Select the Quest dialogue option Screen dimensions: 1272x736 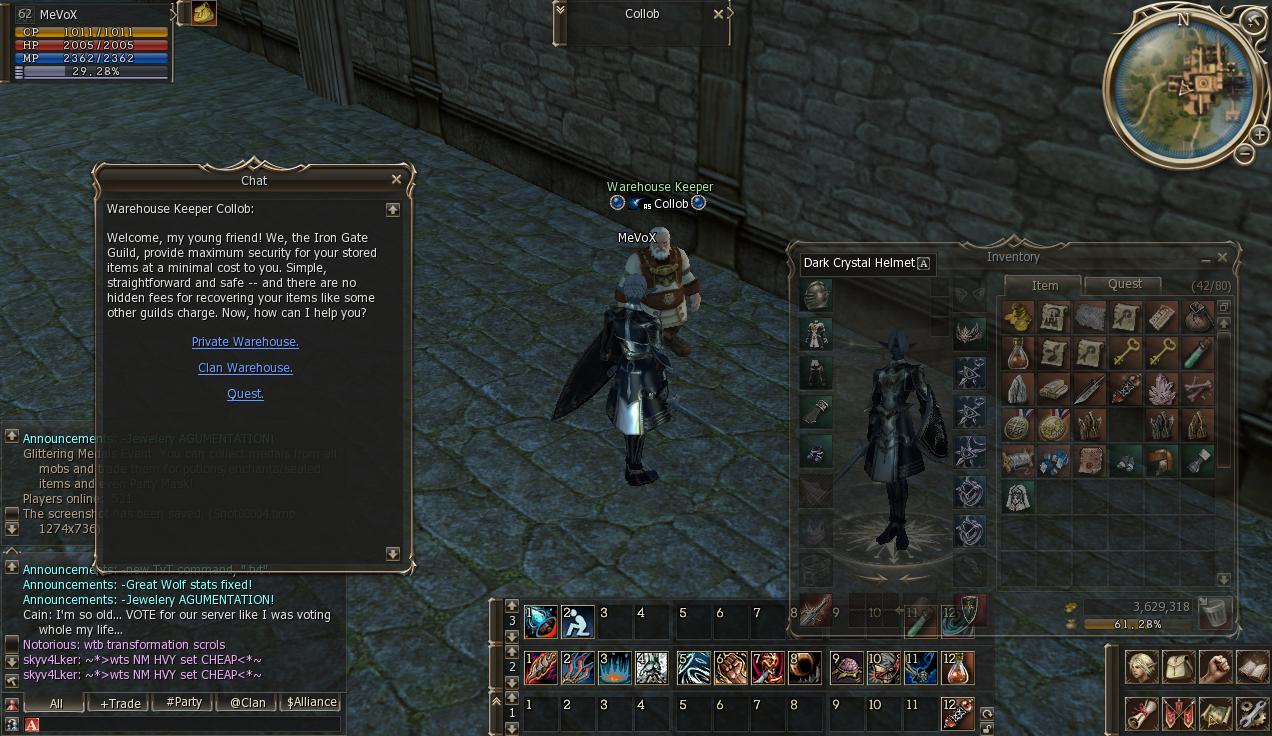[x=245, y=394]
